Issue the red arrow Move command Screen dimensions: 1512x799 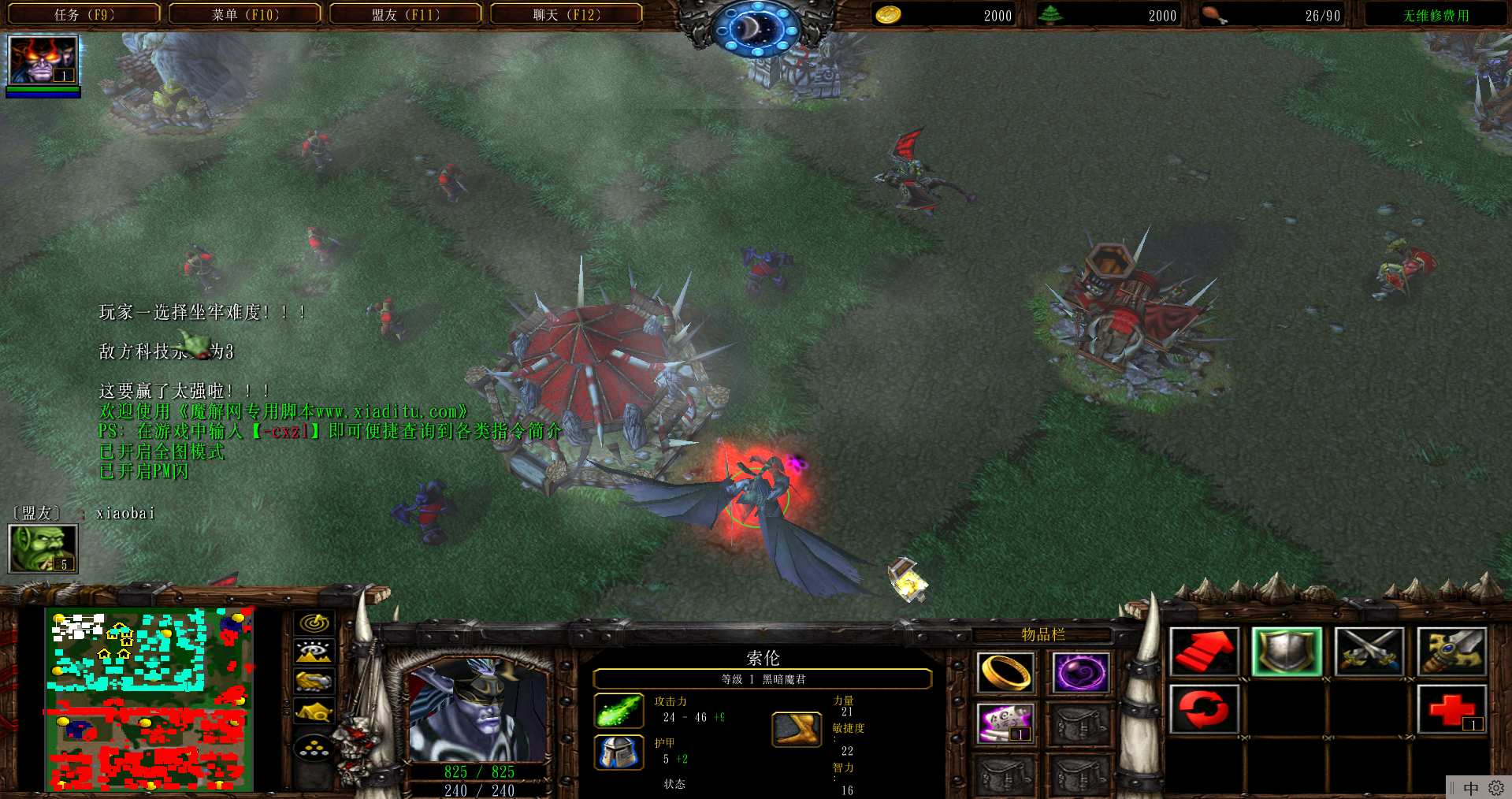point(1204,652)
